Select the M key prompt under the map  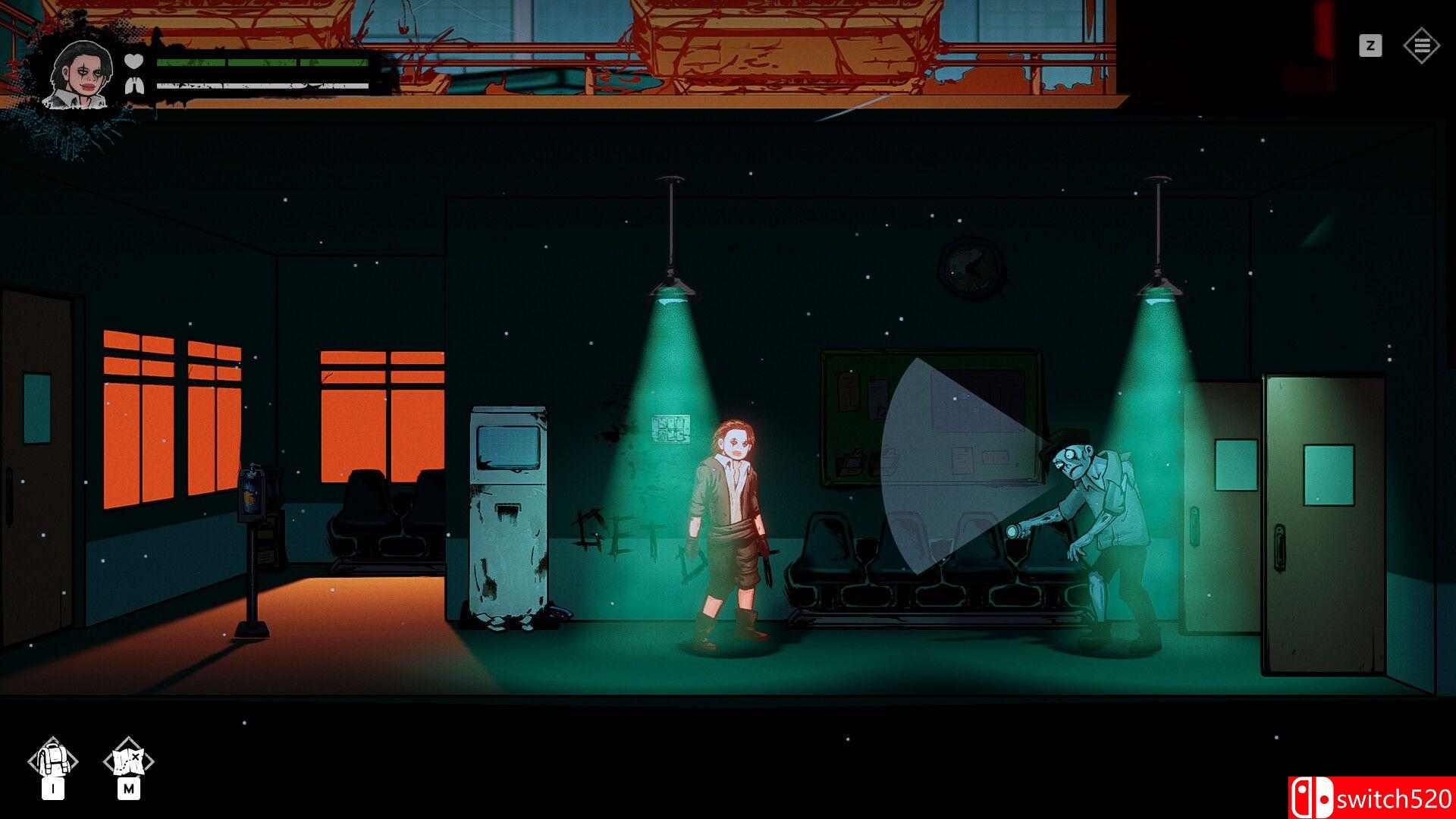(x=127, y=790)
